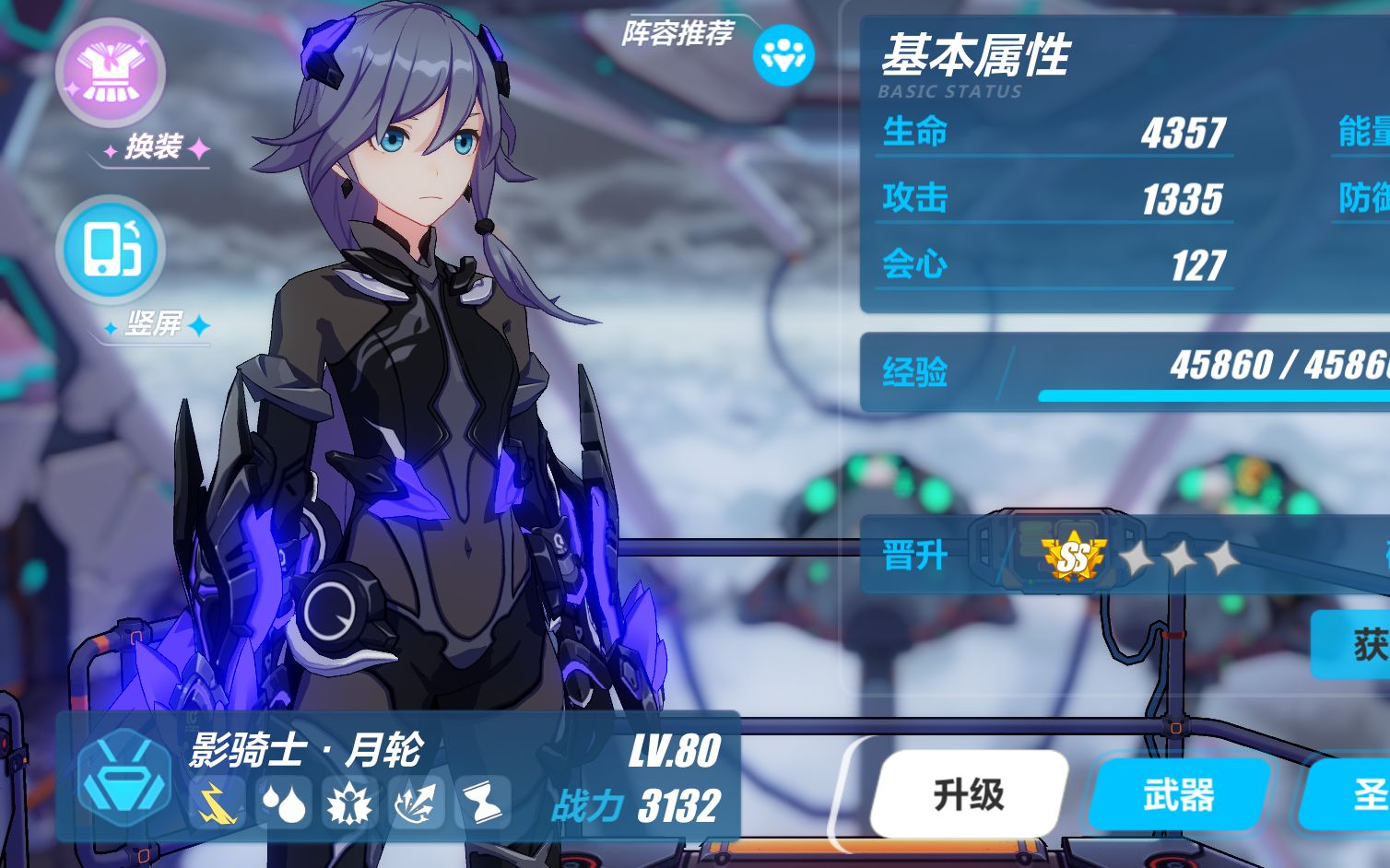Switch to 竖屏 portrait view

coord(110,249)
